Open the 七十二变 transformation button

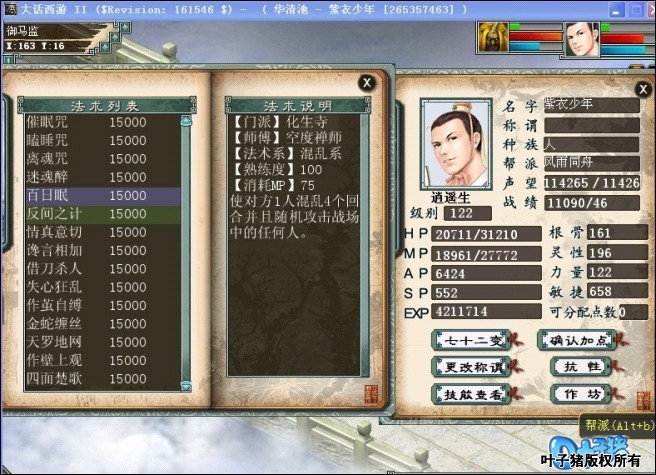[x=468, y=340]
